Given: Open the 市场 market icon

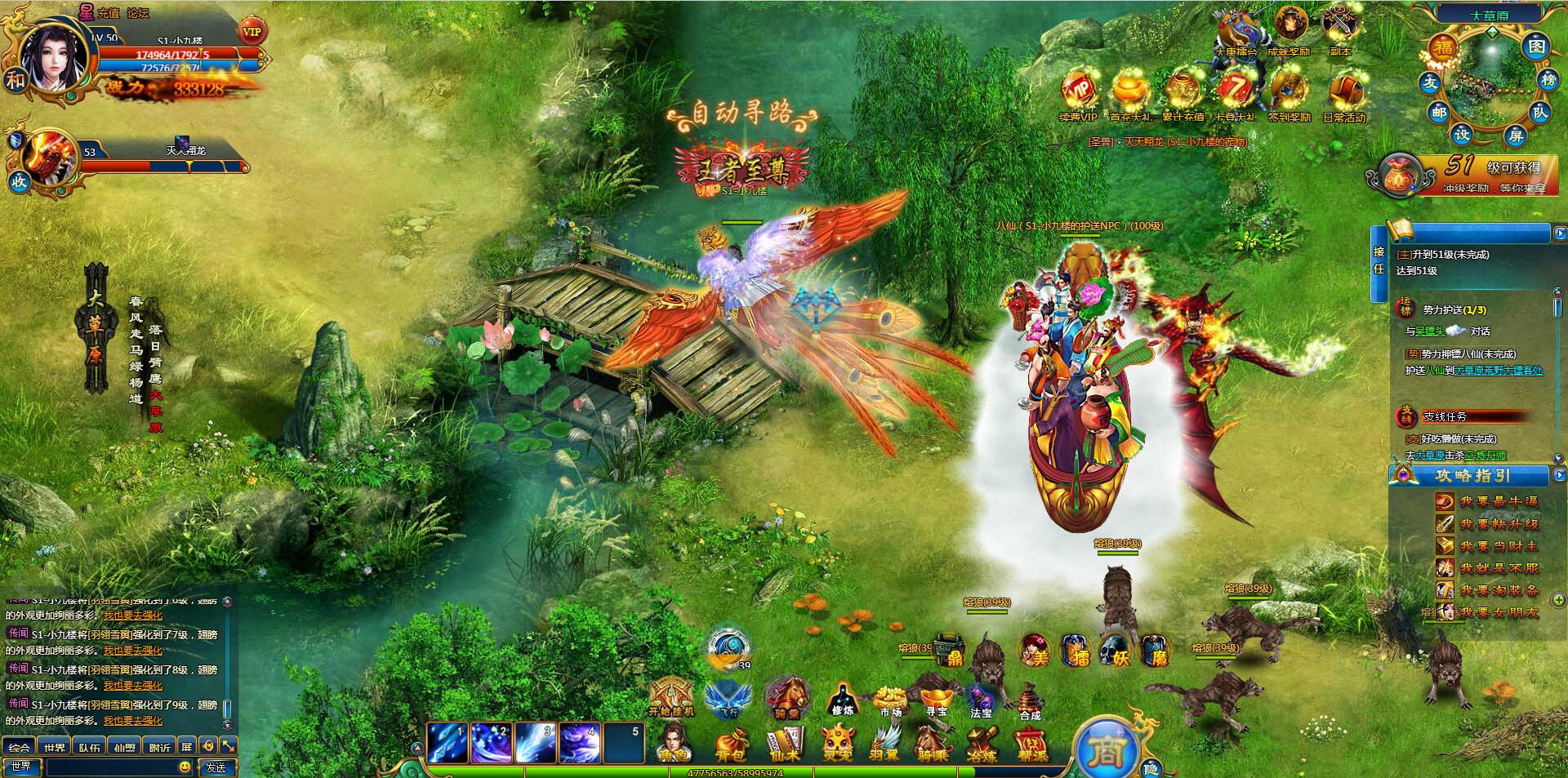Looking at the screenshot, I should click(x=889, y=700).
